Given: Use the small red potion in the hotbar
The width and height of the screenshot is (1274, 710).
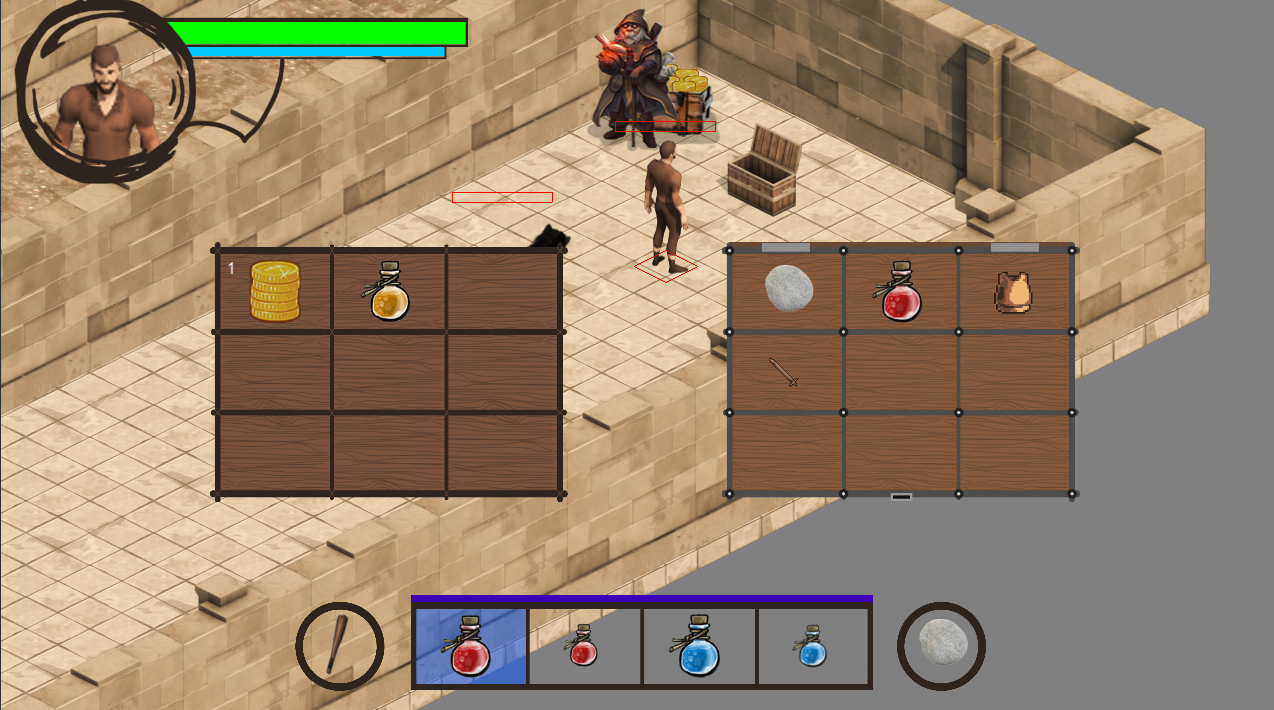Looking at the screenshot, I should pyautogui.click(x=584, y=646).
